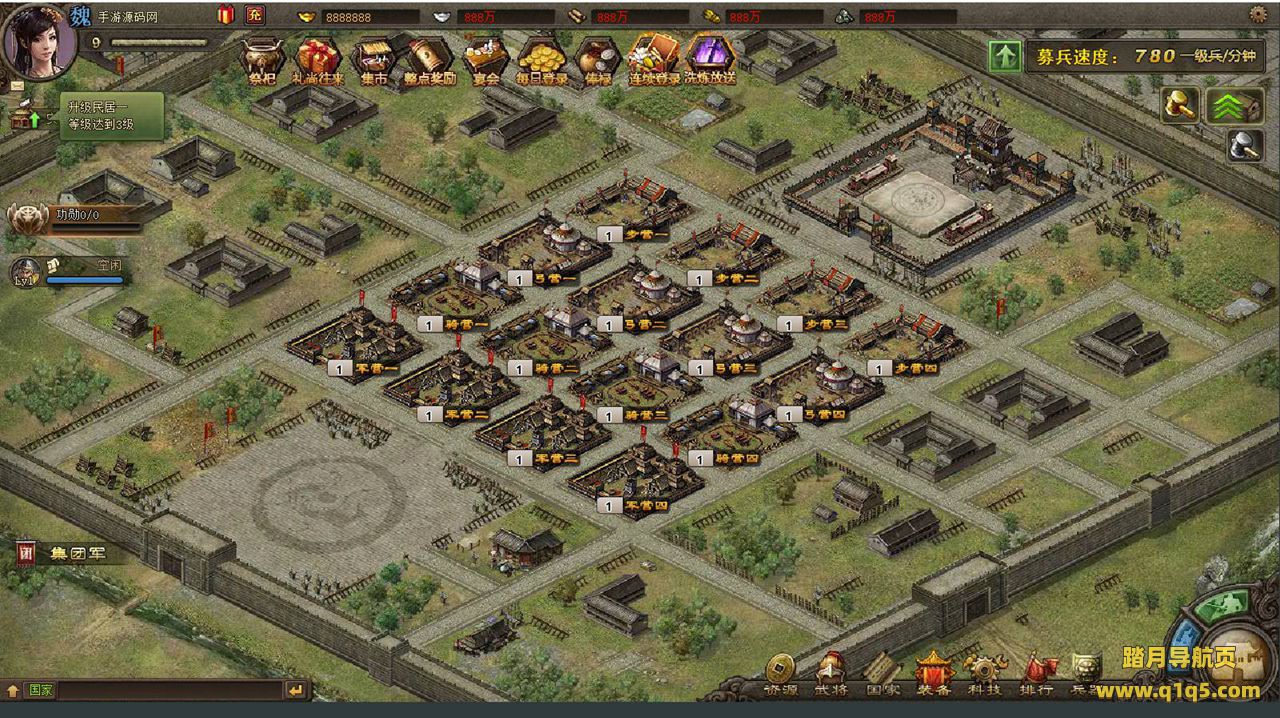Claim the 整点奖励 hourly reward
The image size is (1280, 718).
pyautogui.click(x=430, y=59)
